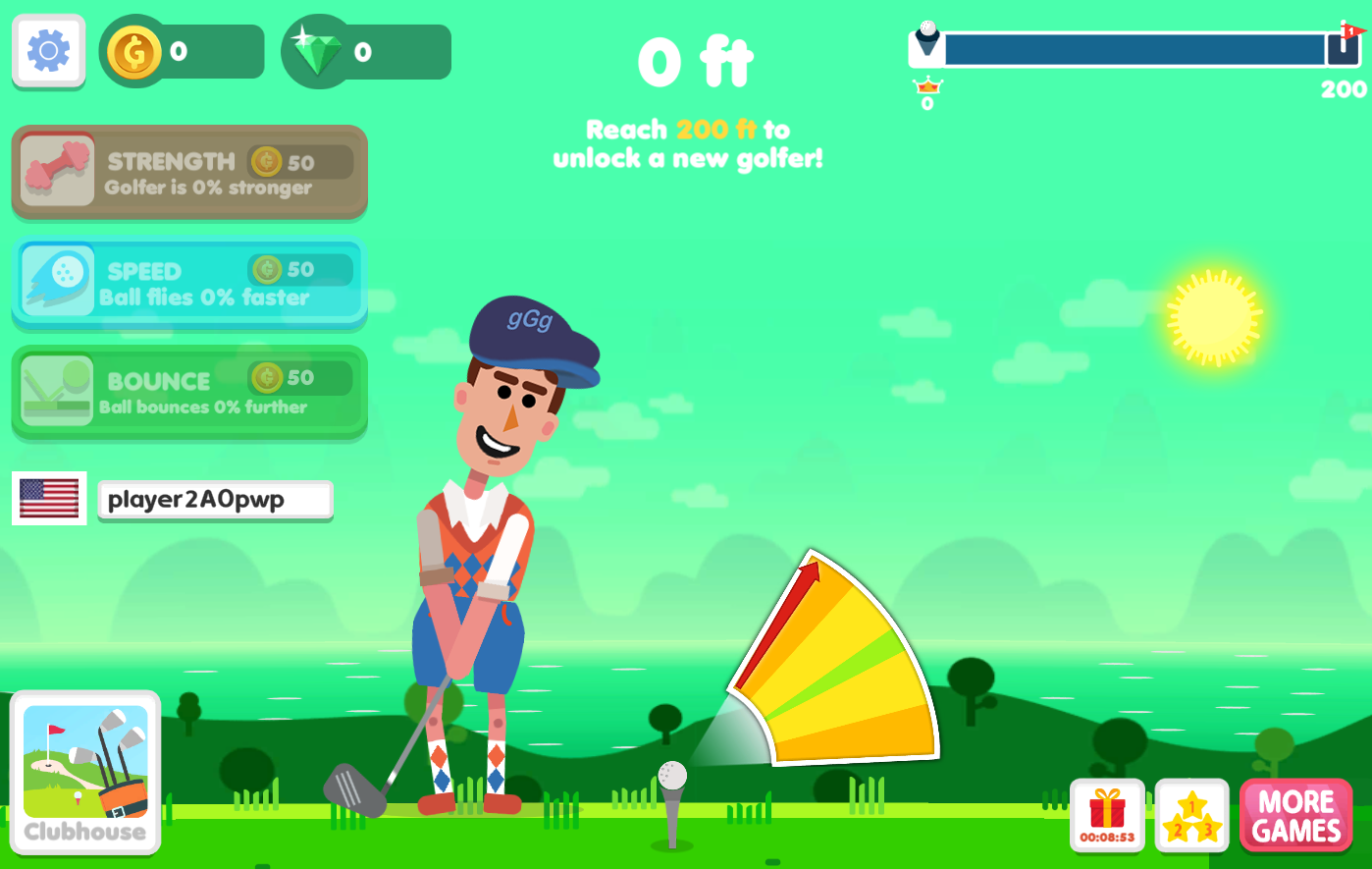Viewport: 1372px width, 869px height.
Task: Select the Speed flying ball icon
Action: (x=56, y=279)
